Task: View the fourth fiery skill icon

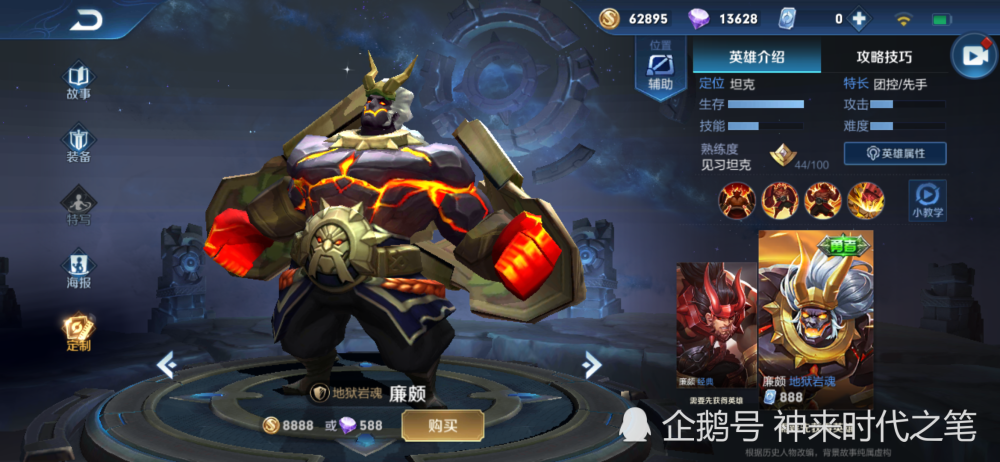Action: pos(866,200)
